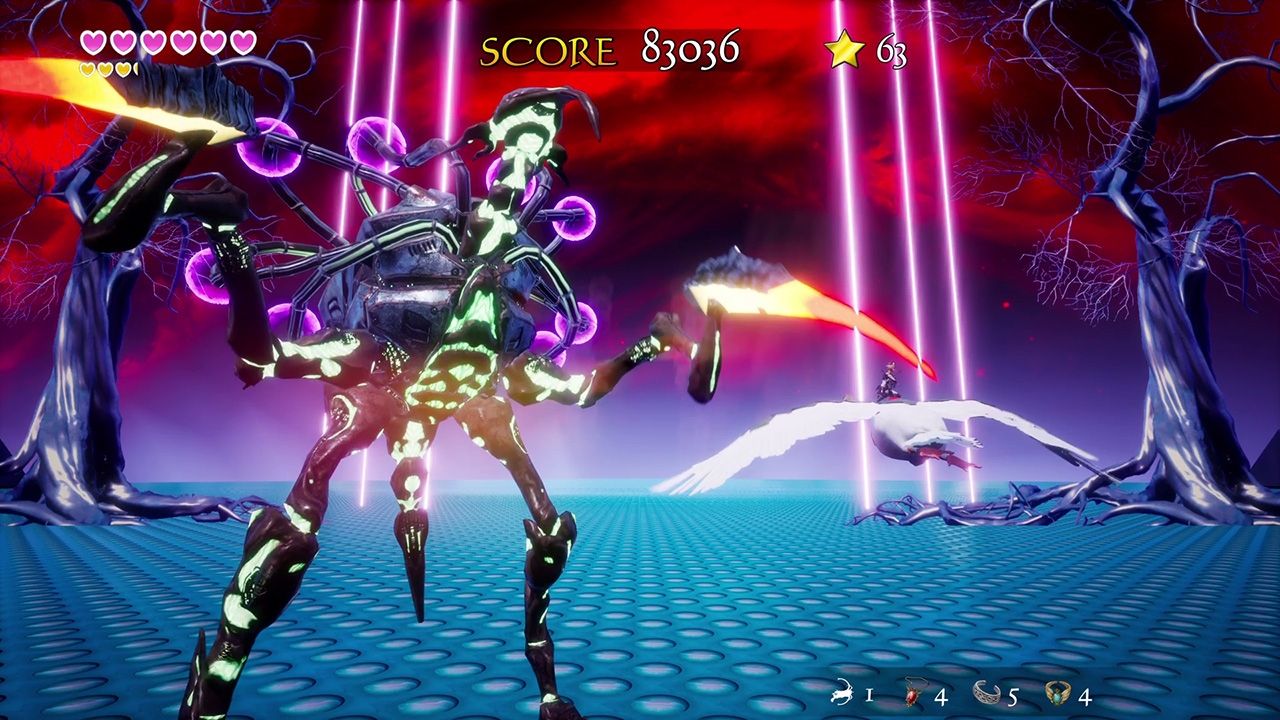
Task: Click the winged turquoise amulet icon
Action: point(1057,693)
